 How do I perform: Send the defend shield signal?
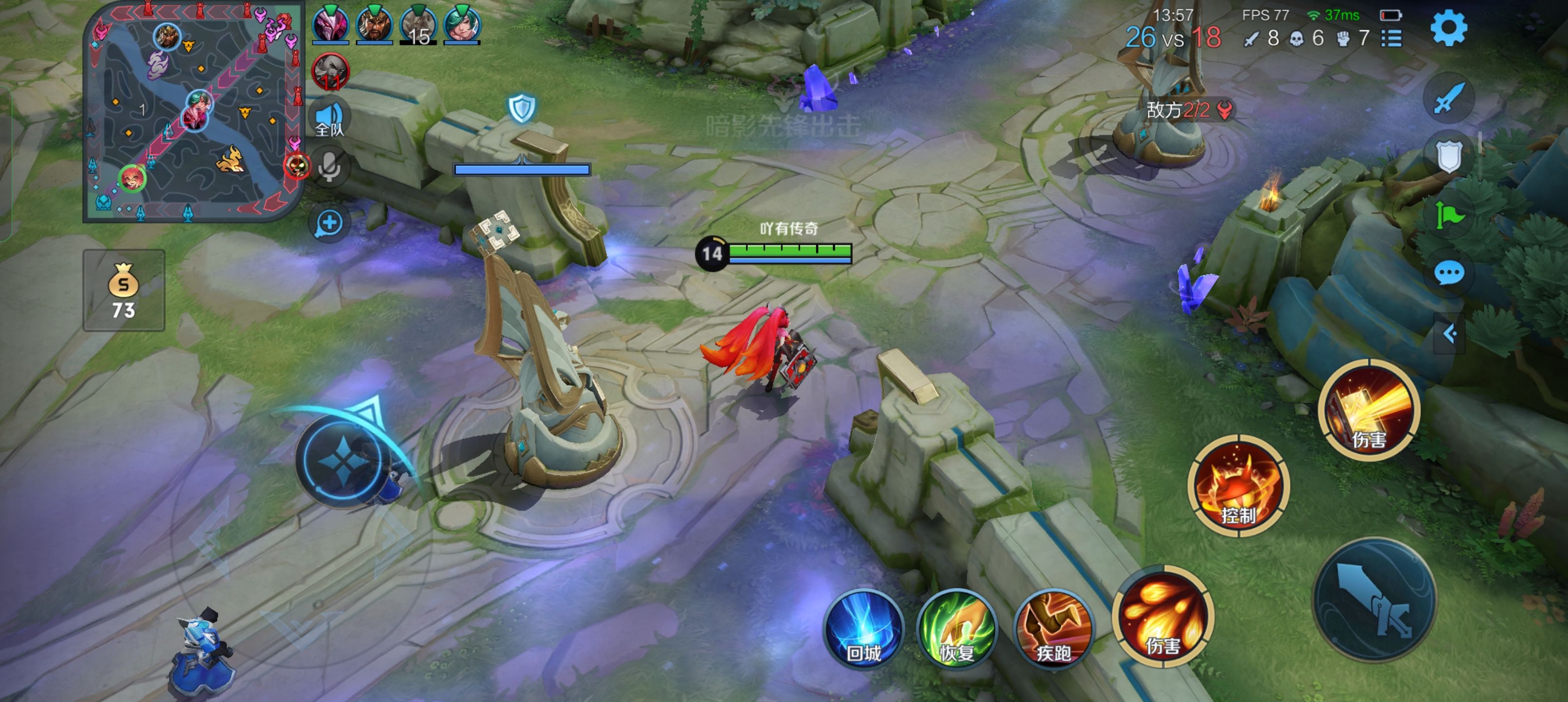[1449, 156]
